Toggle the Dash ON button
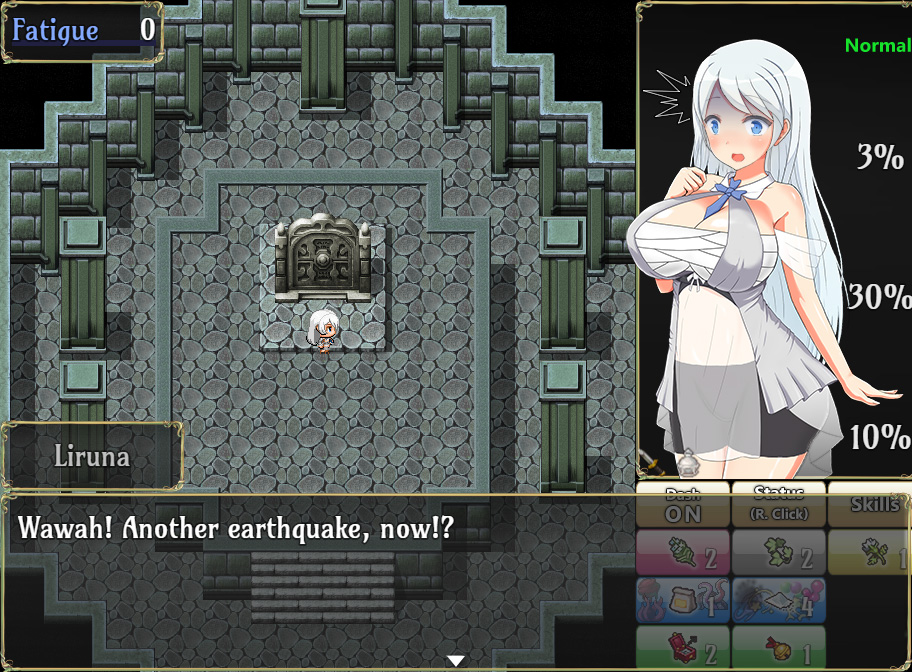 pos(683,506)
